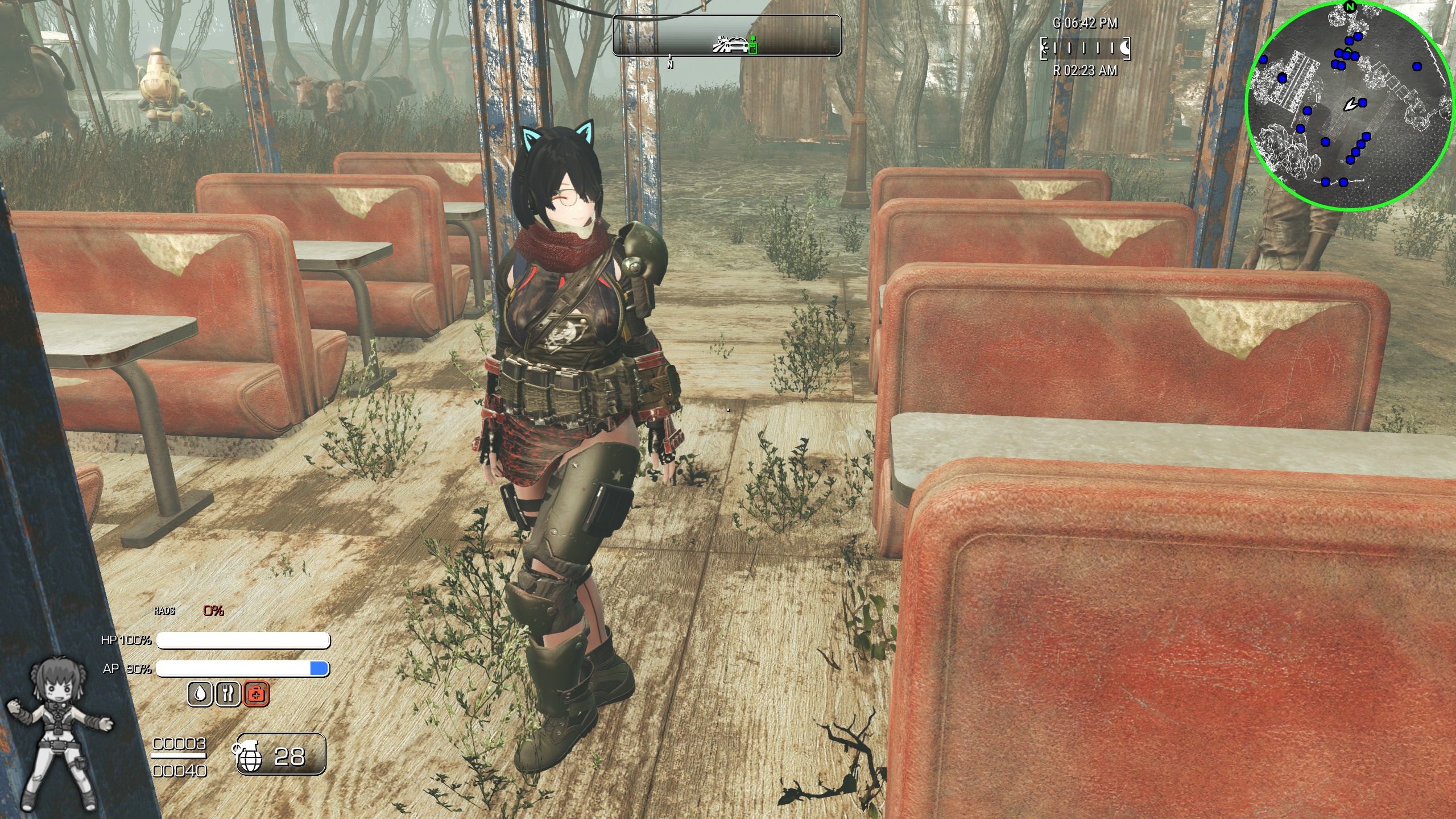The height and width of the screenshot is (819, 1456).
Task: Select the red medkit status icon
Action: 257,694
